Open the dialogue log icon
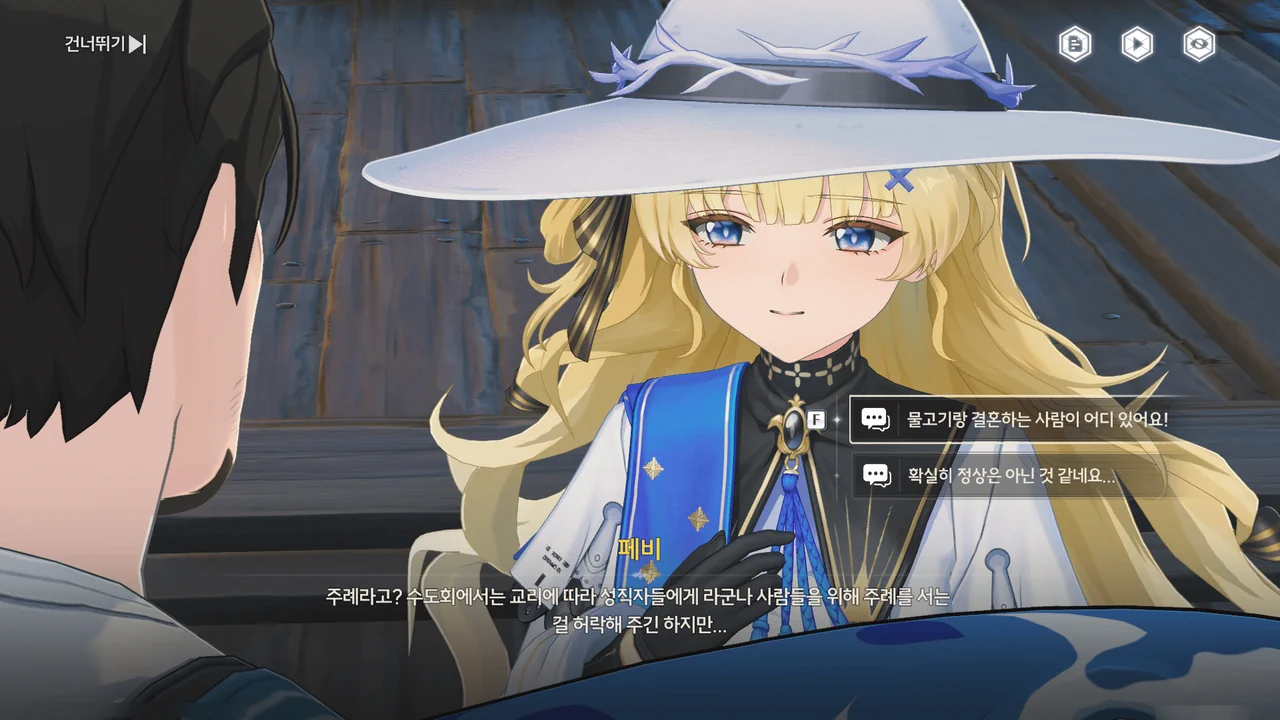This screenshot has height=720, width=1280. point(1075,44)
